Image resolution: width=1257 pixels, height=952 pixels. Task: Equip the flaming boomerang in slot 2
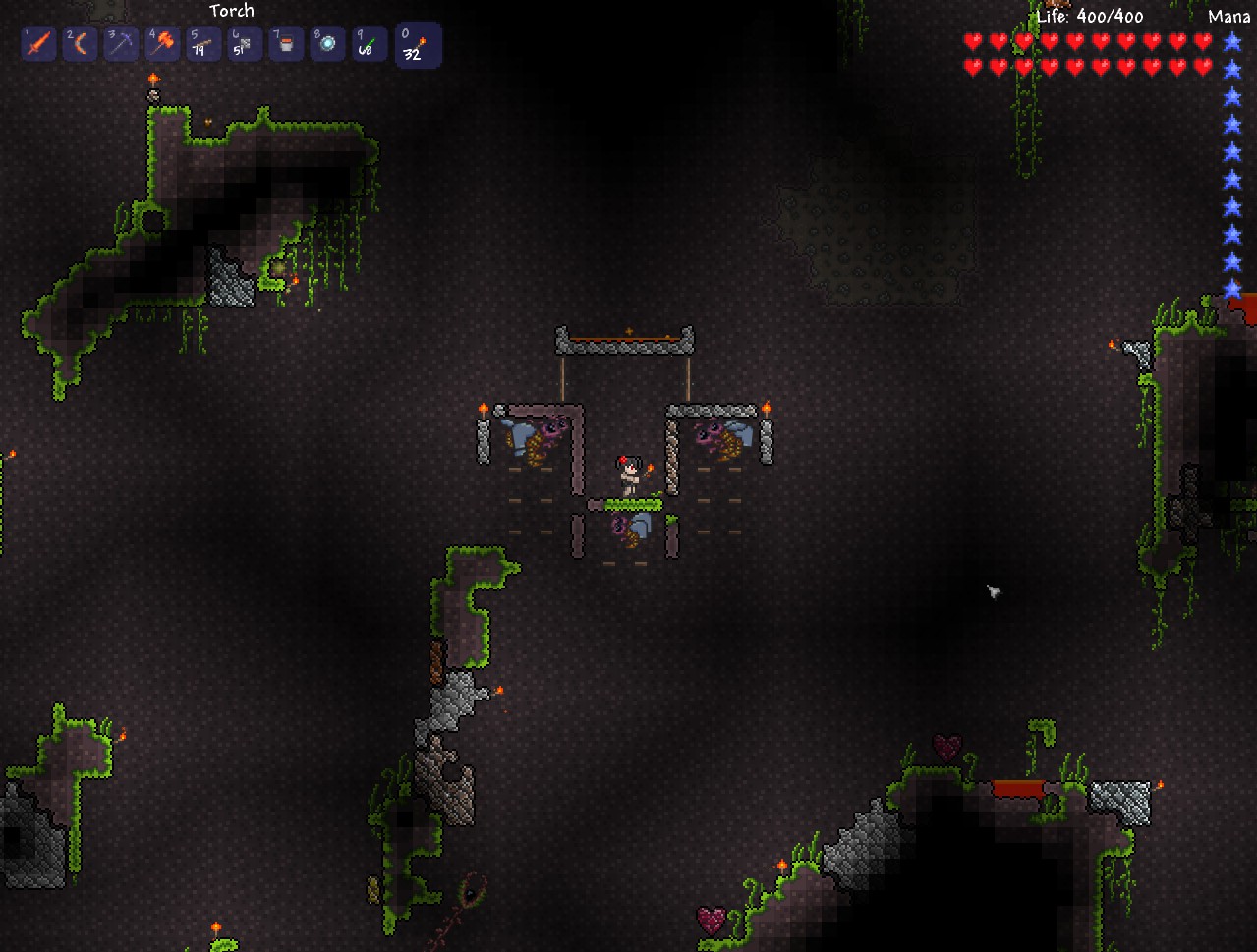coord(80,44)
